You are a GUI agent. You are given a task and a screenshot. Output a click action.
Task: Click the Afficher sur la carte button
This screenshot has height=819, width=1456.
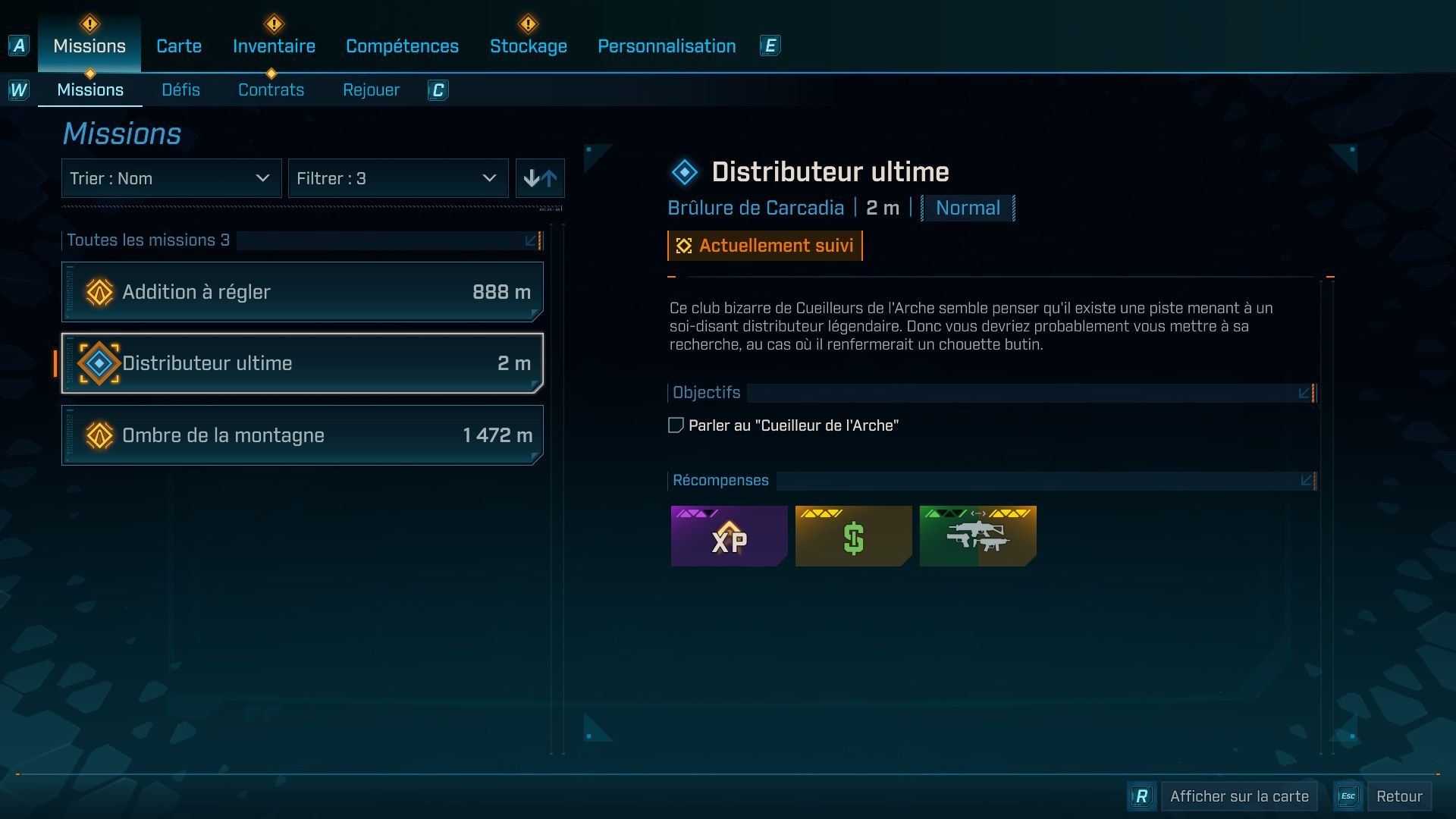pyautogui.click(x=1238, y=795)
